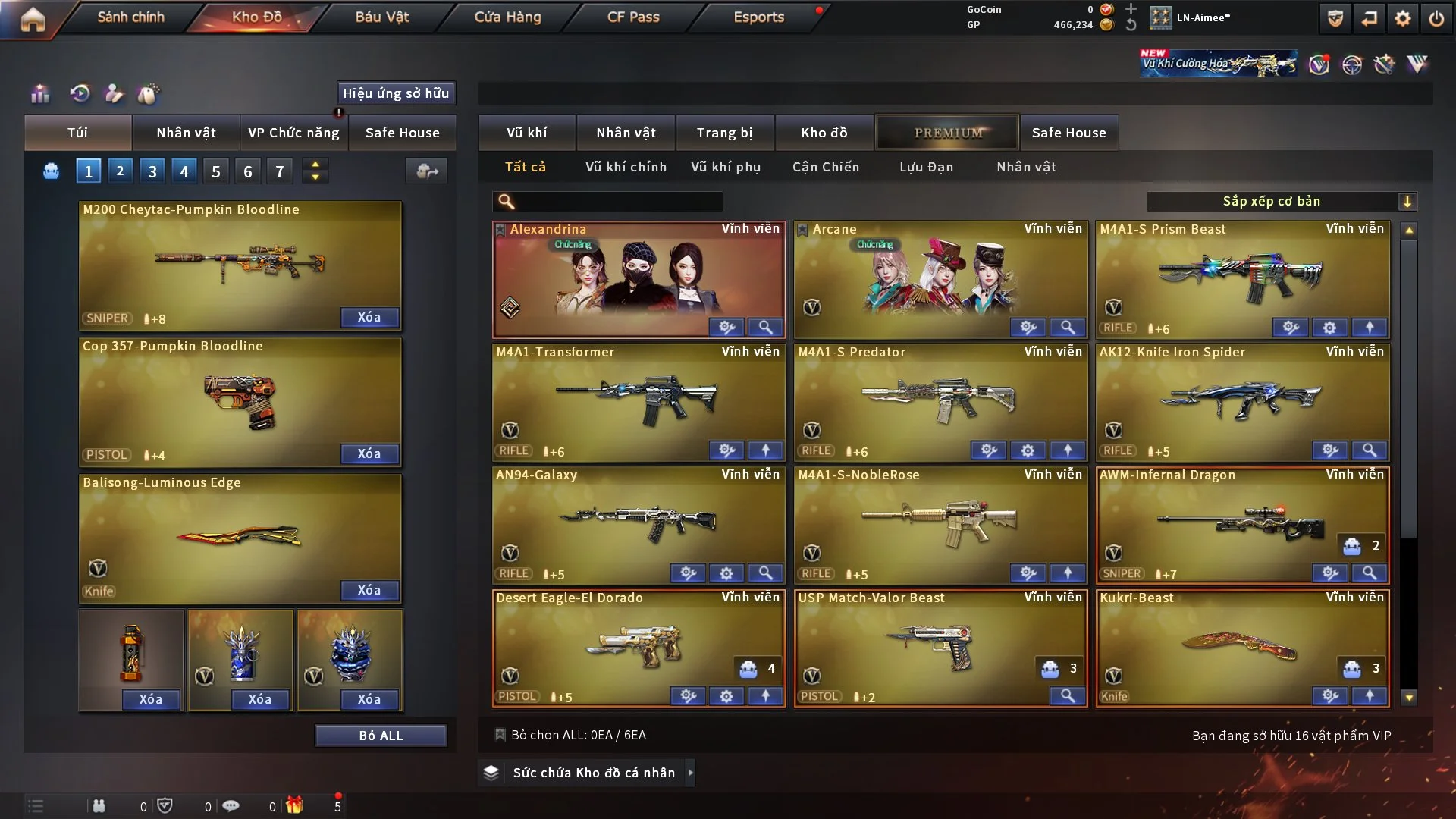Viewport: 1456px width, 819px height.
Task: Click the weapon search input field
Action: (x=614, y=202)
